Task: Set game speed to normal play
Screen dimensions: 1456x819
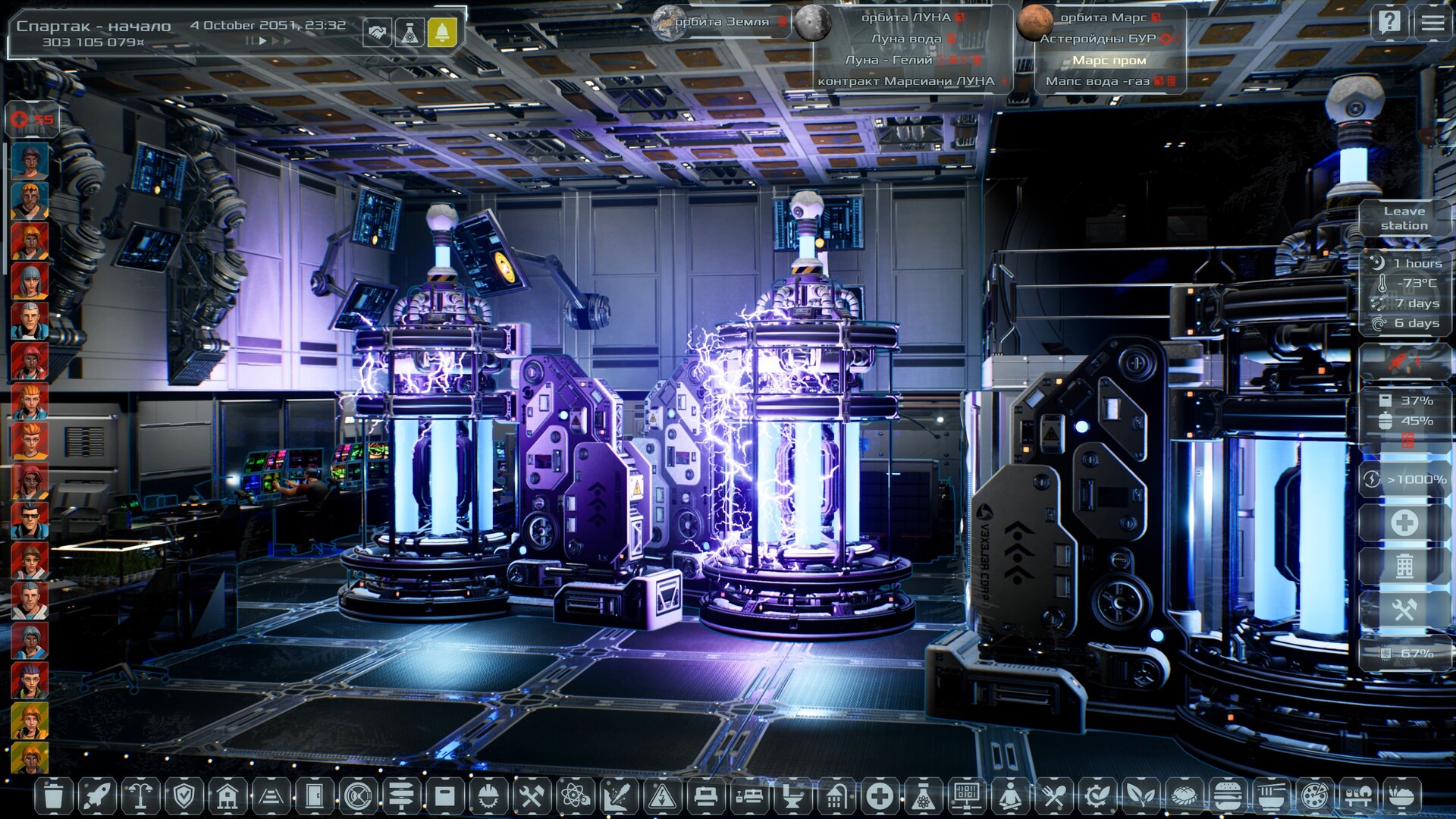Action: (x=262, y=41)
